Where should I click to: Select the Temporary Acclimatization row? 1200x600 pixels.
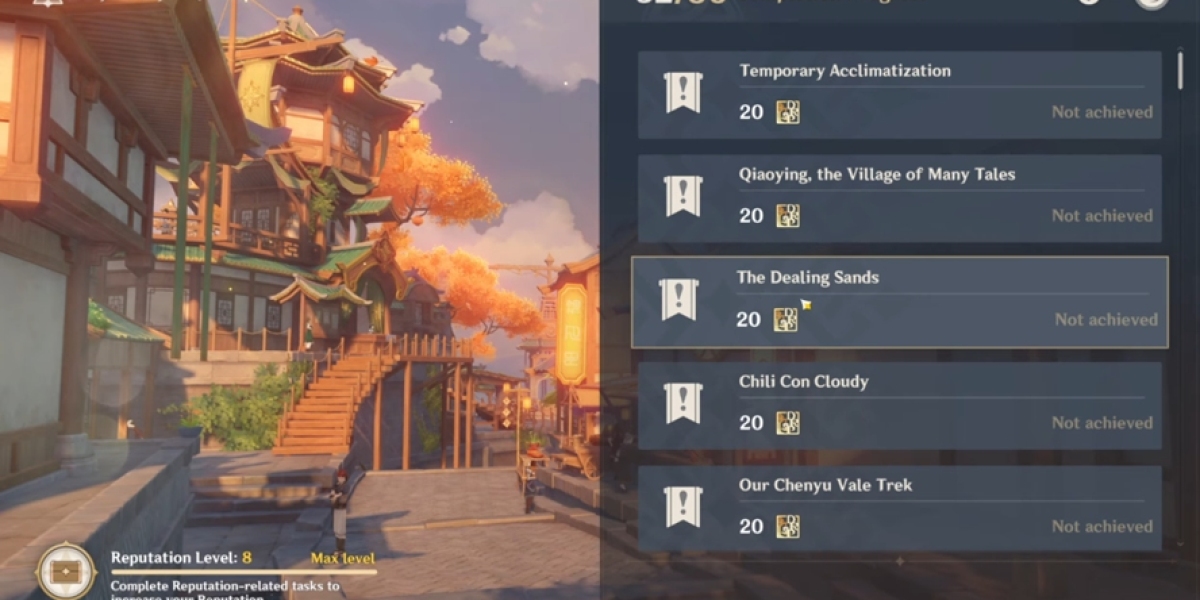click(x=899, y=95)
